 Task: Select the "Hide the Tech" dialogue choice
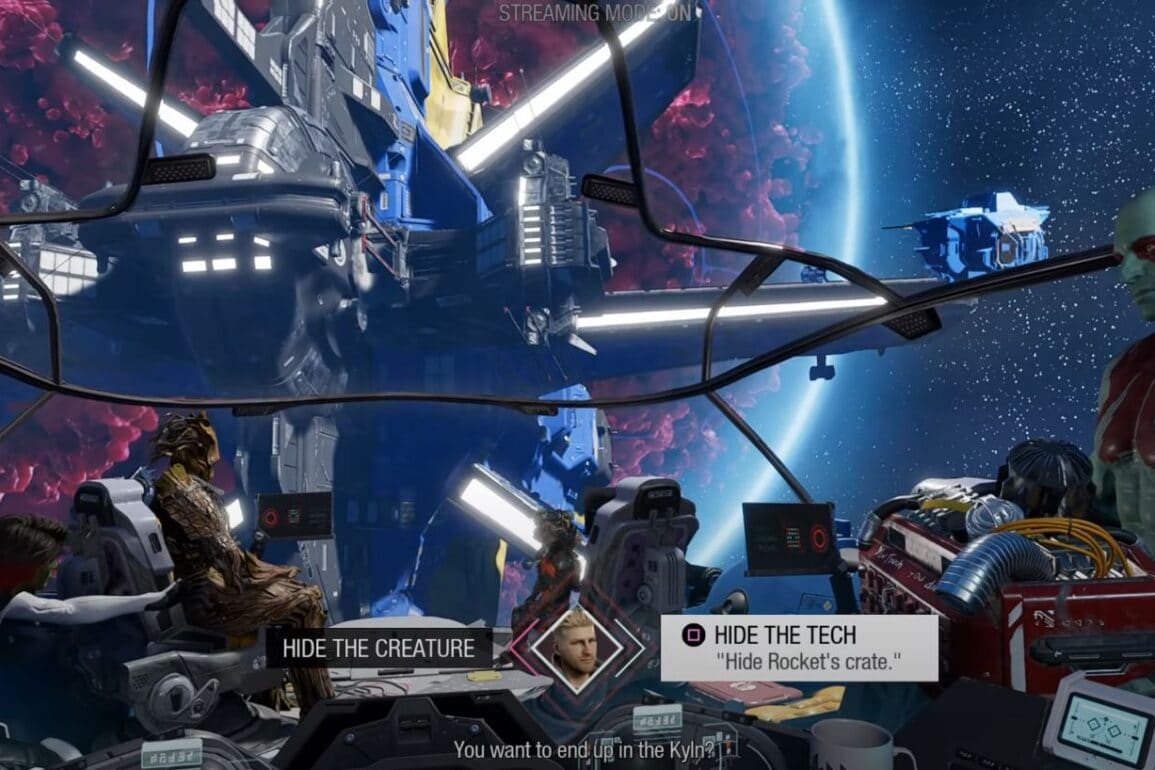coord(798,647)
